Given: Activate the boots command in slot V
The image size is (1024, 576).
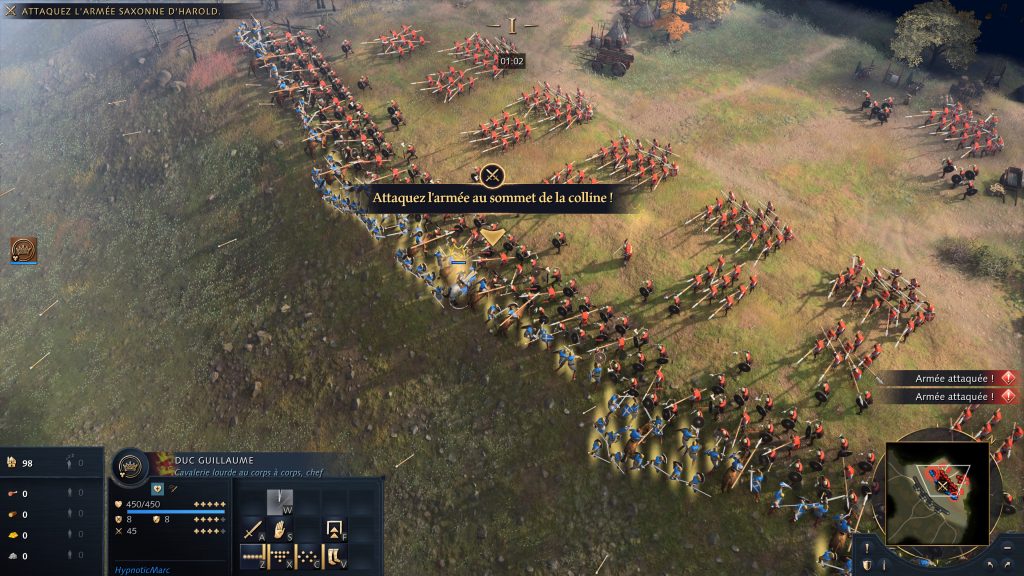Looking at the screenshot, I should pyautogui.click(x=336, y=556).
